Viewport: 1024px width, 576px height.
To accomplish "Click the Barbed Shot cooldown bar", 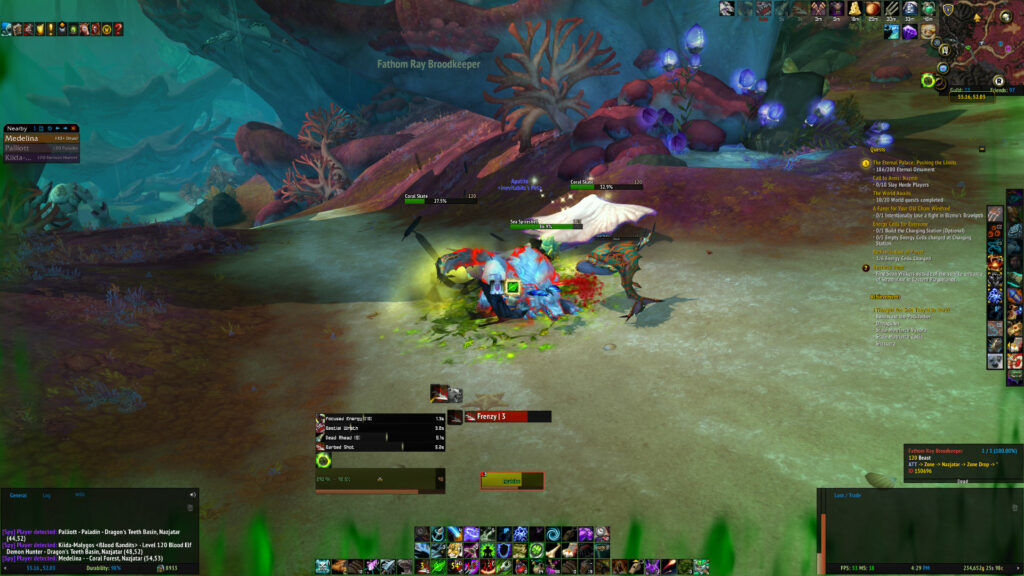I will [380, 447].
